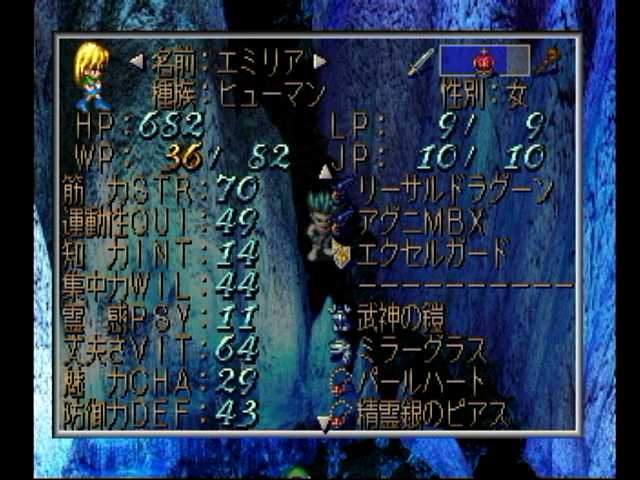The height and width of the screenshot is (480, 640).
Task: Choose the 精霊銀のピアス accessory entry
Action: coord(430,411)
